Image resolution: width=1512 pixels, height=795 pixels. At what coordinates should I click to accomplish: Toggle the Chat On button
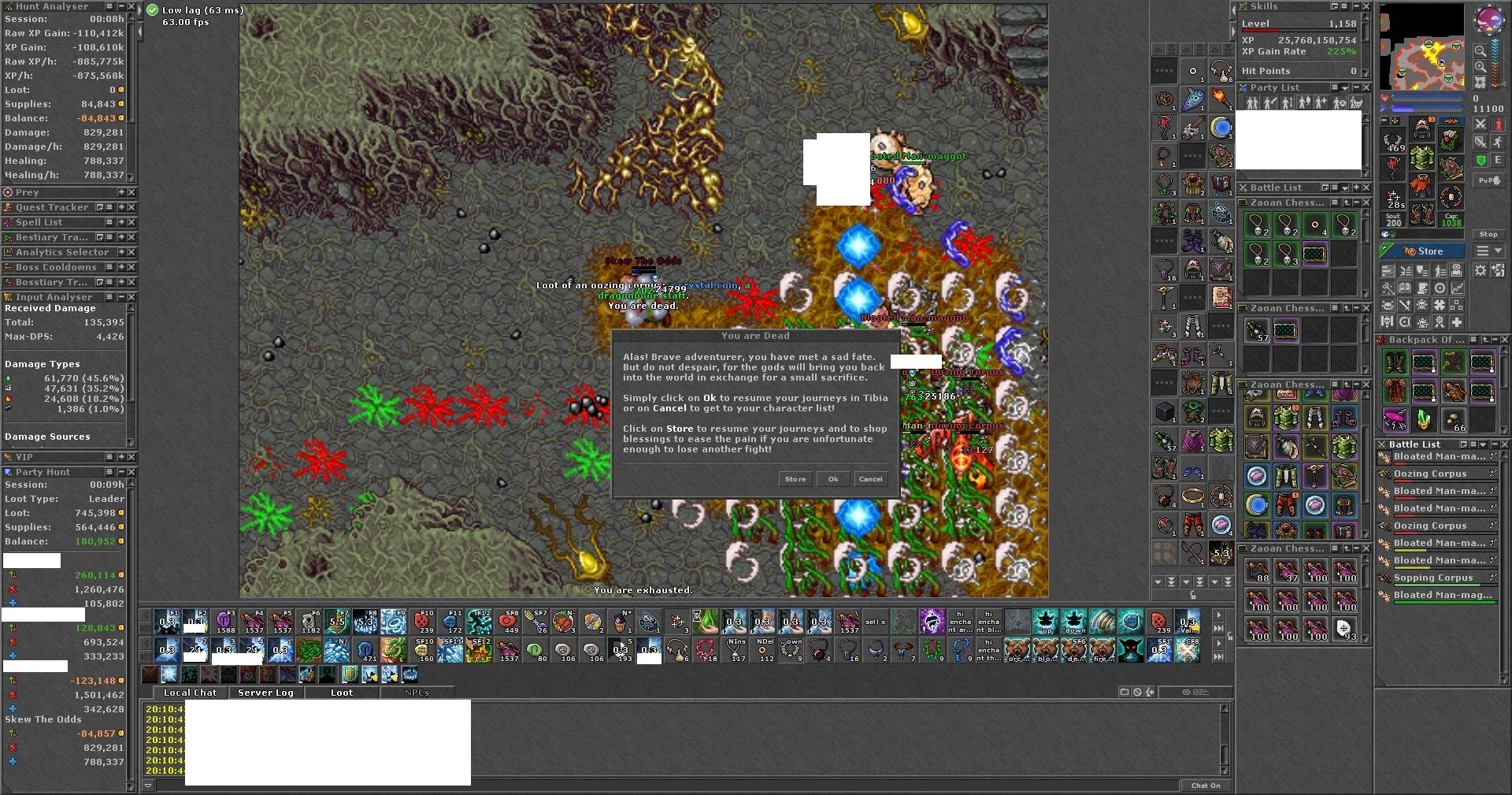click(1205, 786)
